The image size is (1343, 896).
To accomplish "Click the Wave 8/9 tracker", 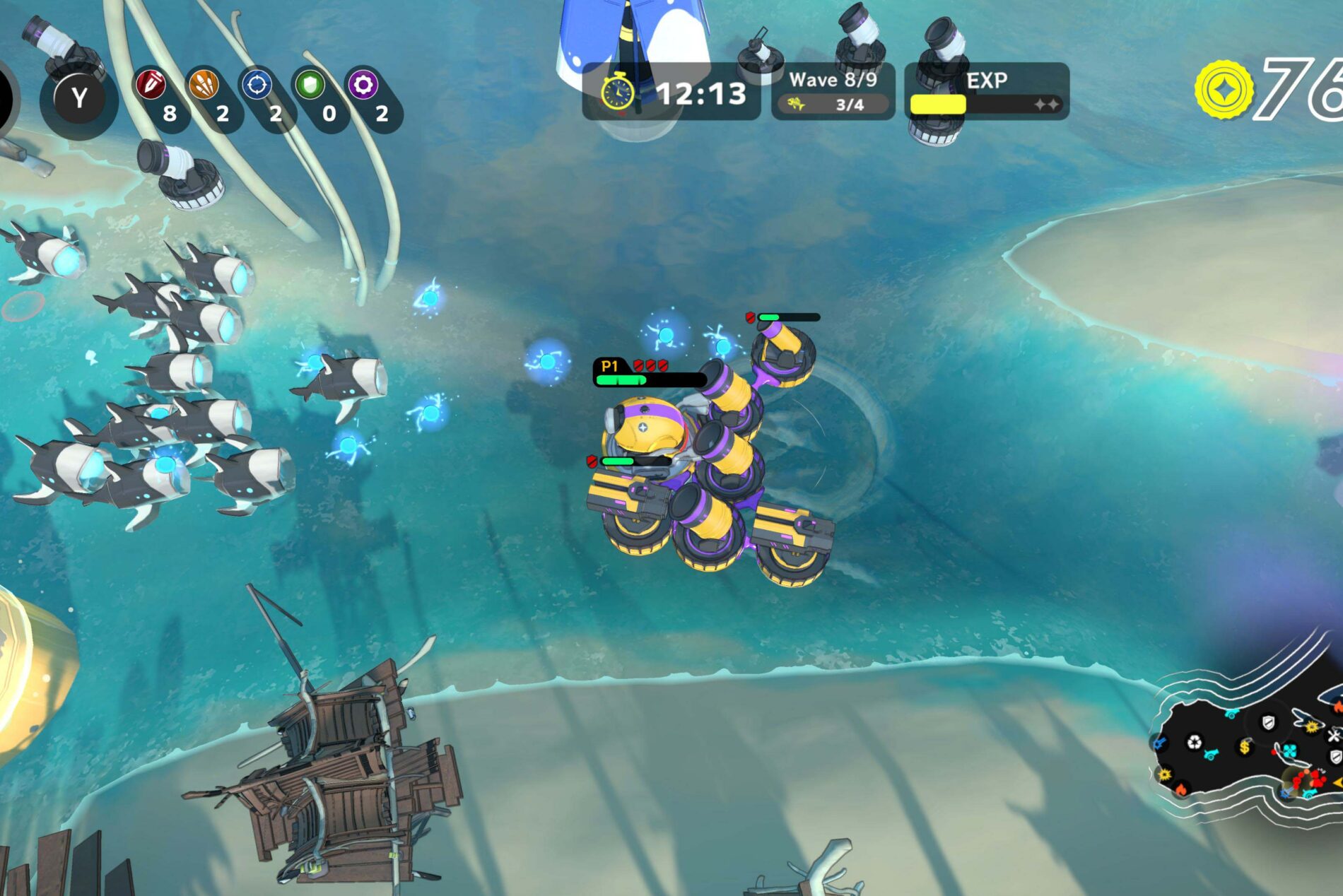I will [x=833, y=91].
